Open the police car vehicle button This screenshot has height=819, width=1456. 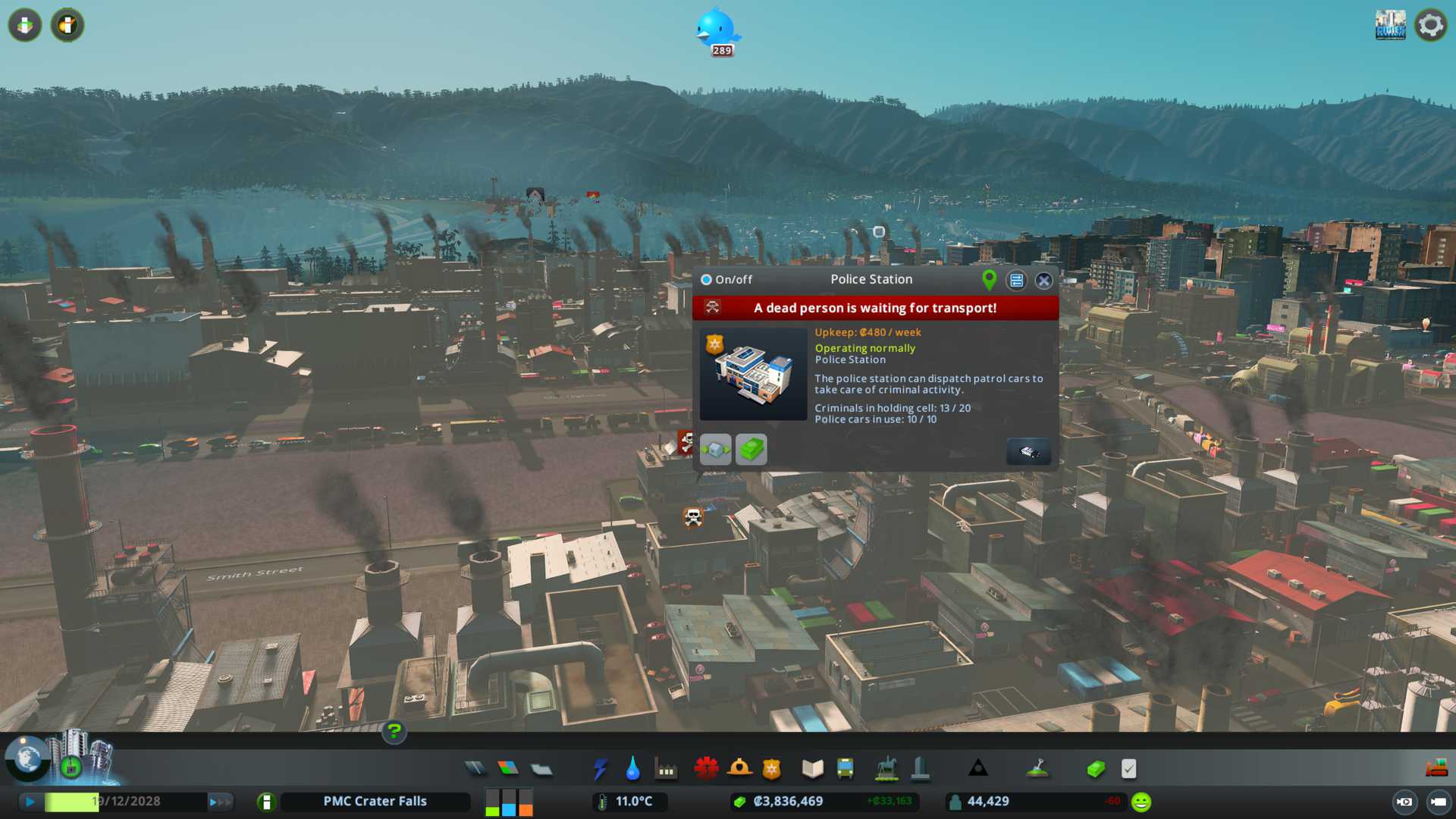1028,452
